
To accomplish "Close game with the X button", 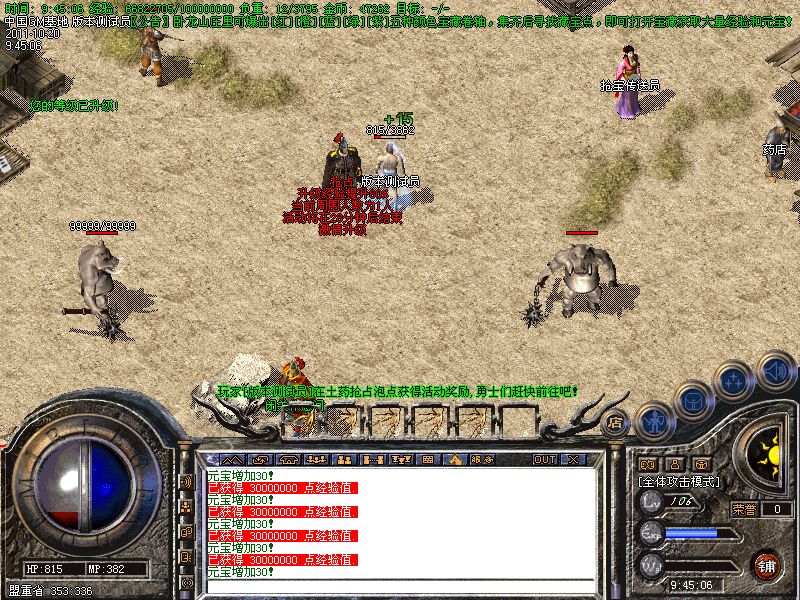I will 573,459.
